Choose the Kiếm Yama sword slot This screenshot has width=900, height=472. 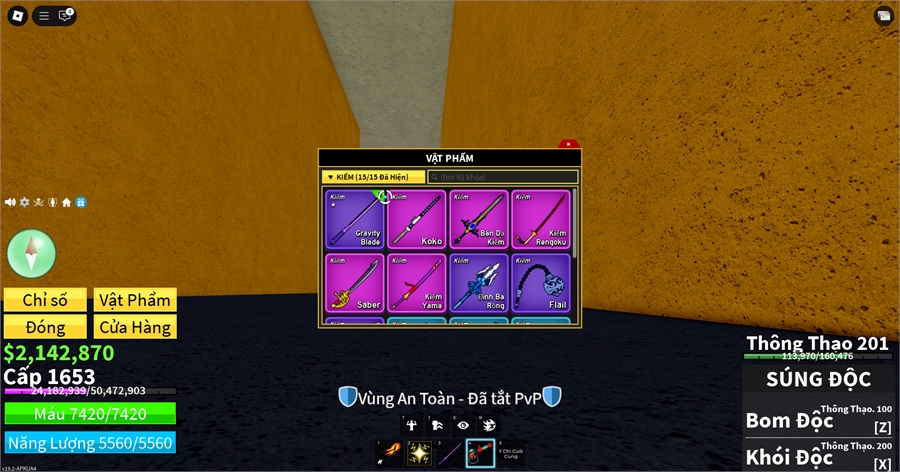click(x=417, y=283)
